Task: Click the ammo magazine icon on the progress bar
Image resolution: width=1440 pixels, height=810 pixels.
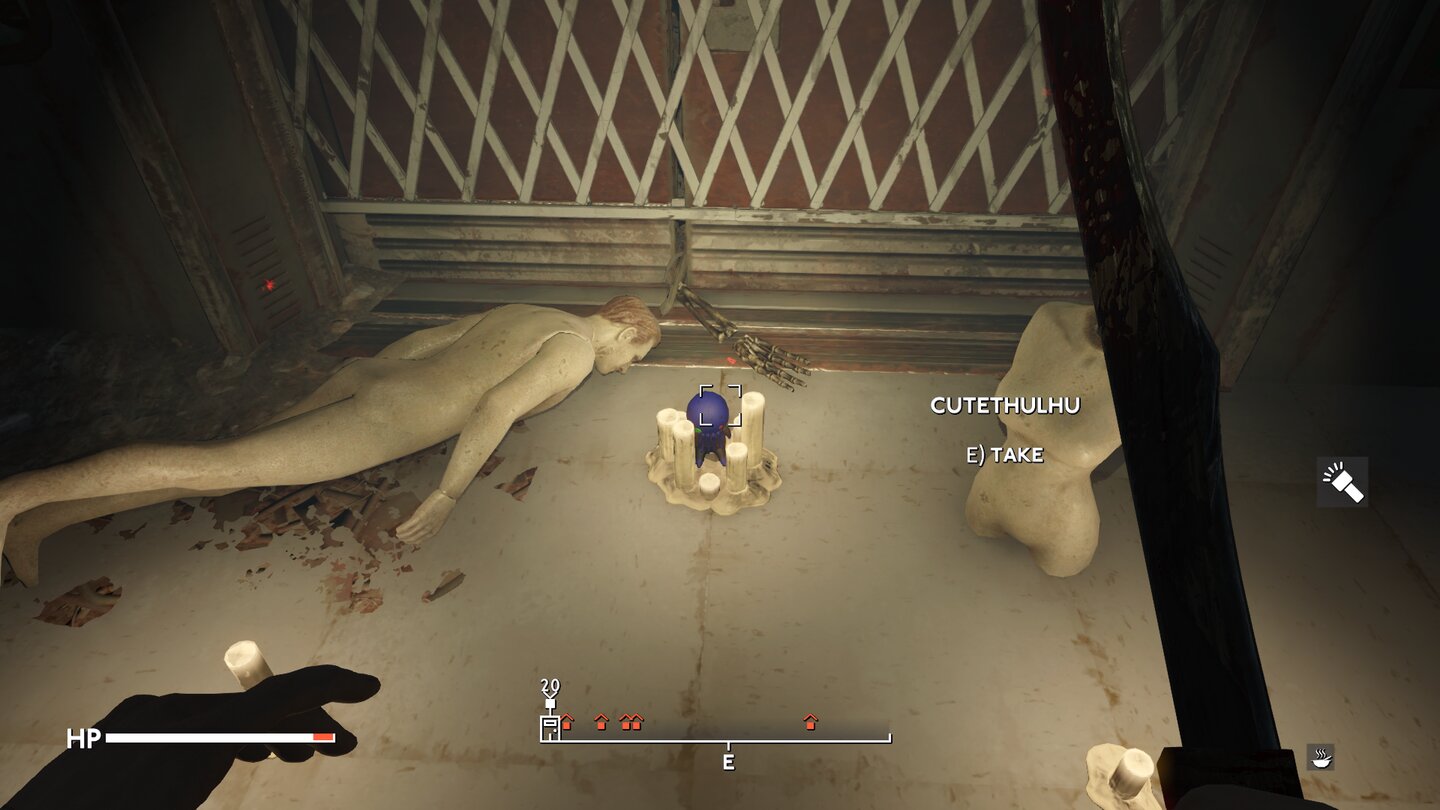Action: tap(549, 728)
